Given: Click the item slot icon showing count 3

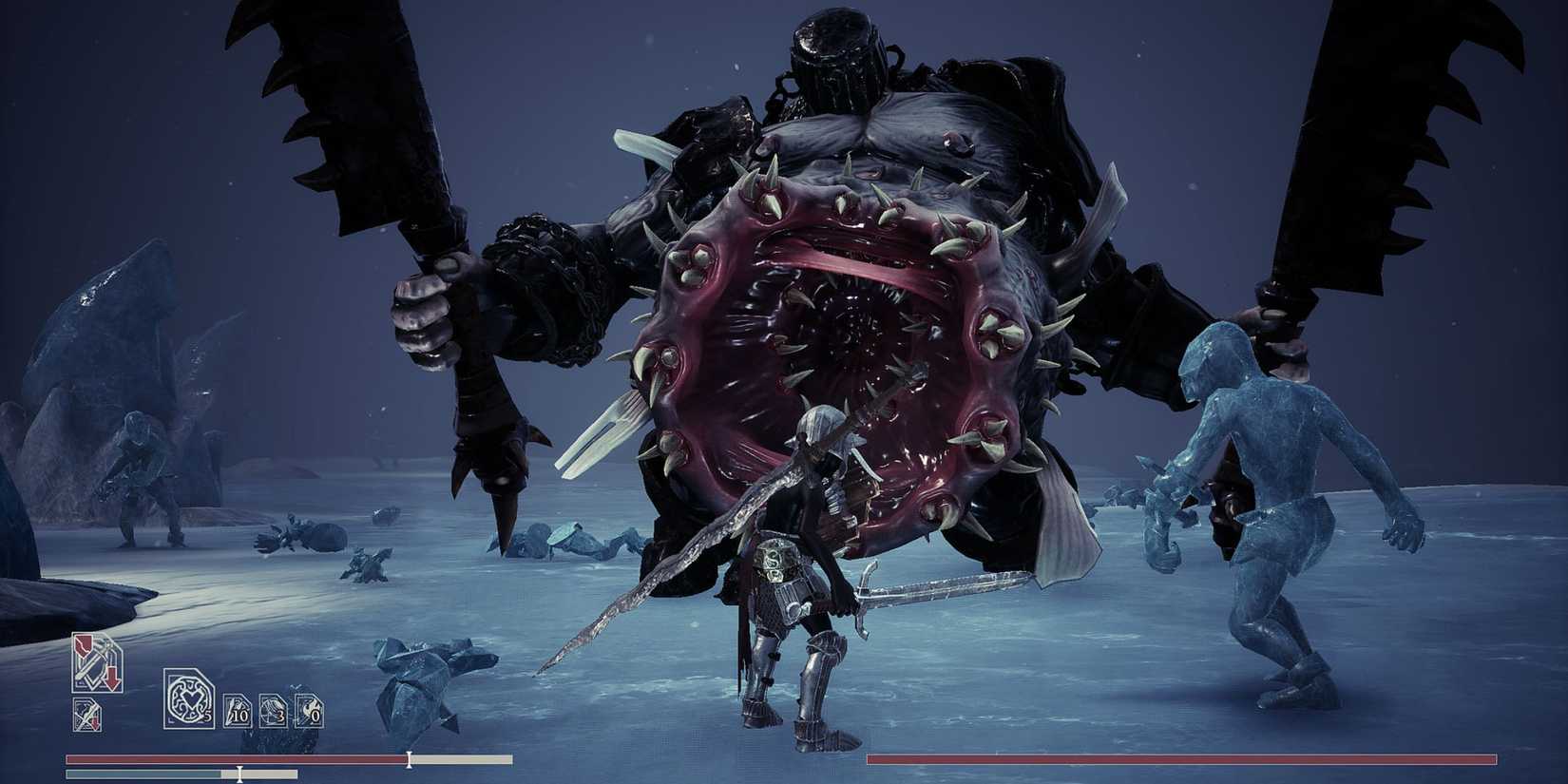Looking at the screenshot, I should 274,712.
